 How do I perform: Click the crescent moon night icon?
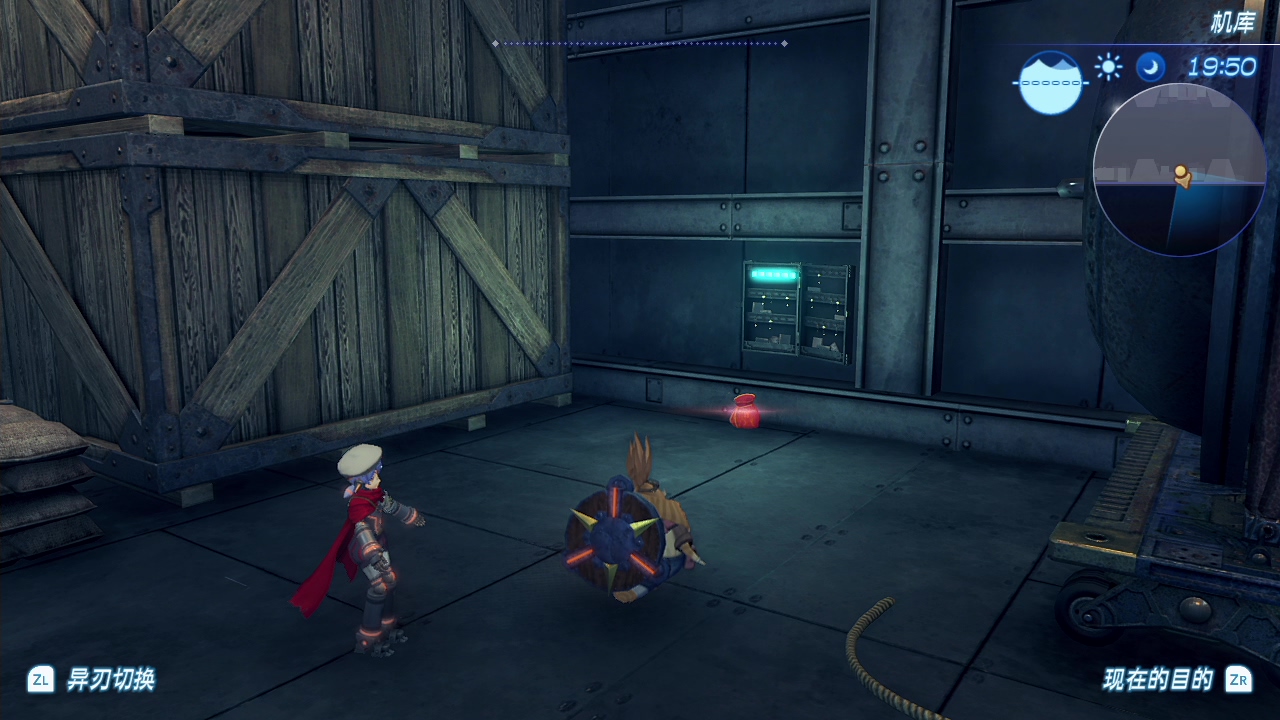[1150, 67]
